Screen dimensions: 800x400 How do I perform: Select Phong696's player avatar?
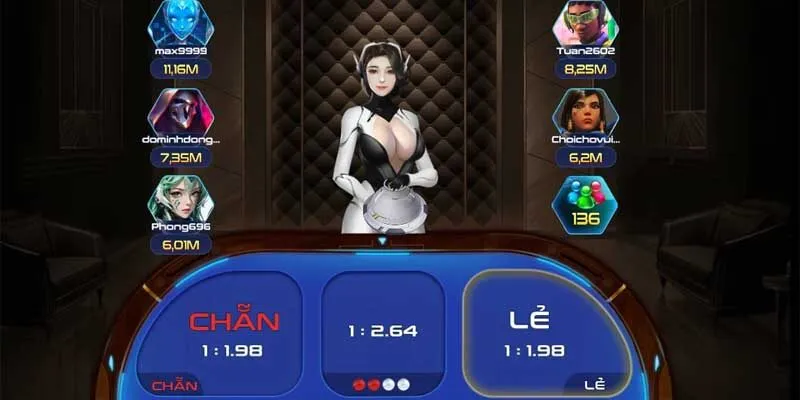(x=181, y=198)
